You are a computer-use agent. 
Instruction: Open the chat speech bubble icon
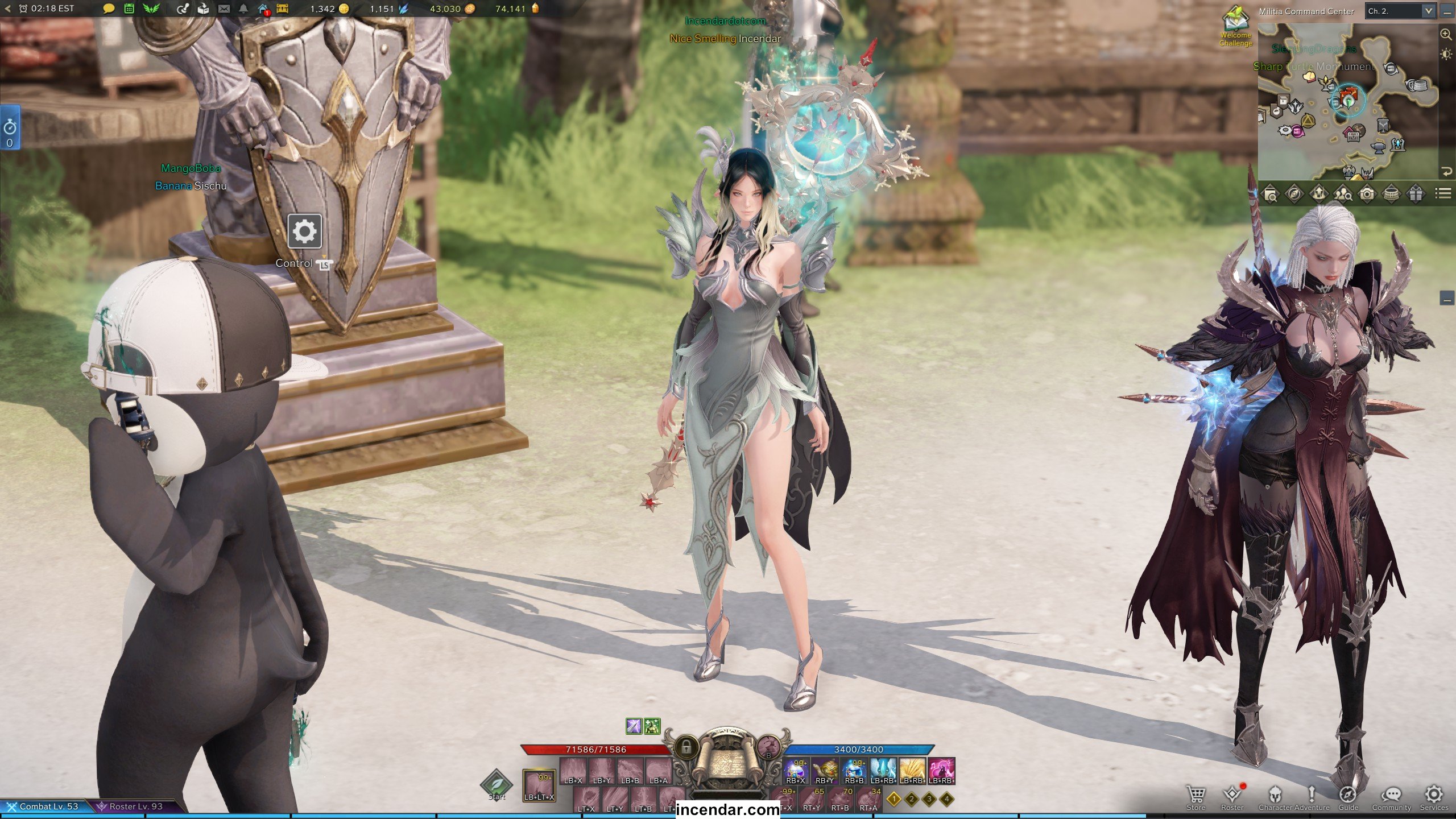tap(109, 9)
